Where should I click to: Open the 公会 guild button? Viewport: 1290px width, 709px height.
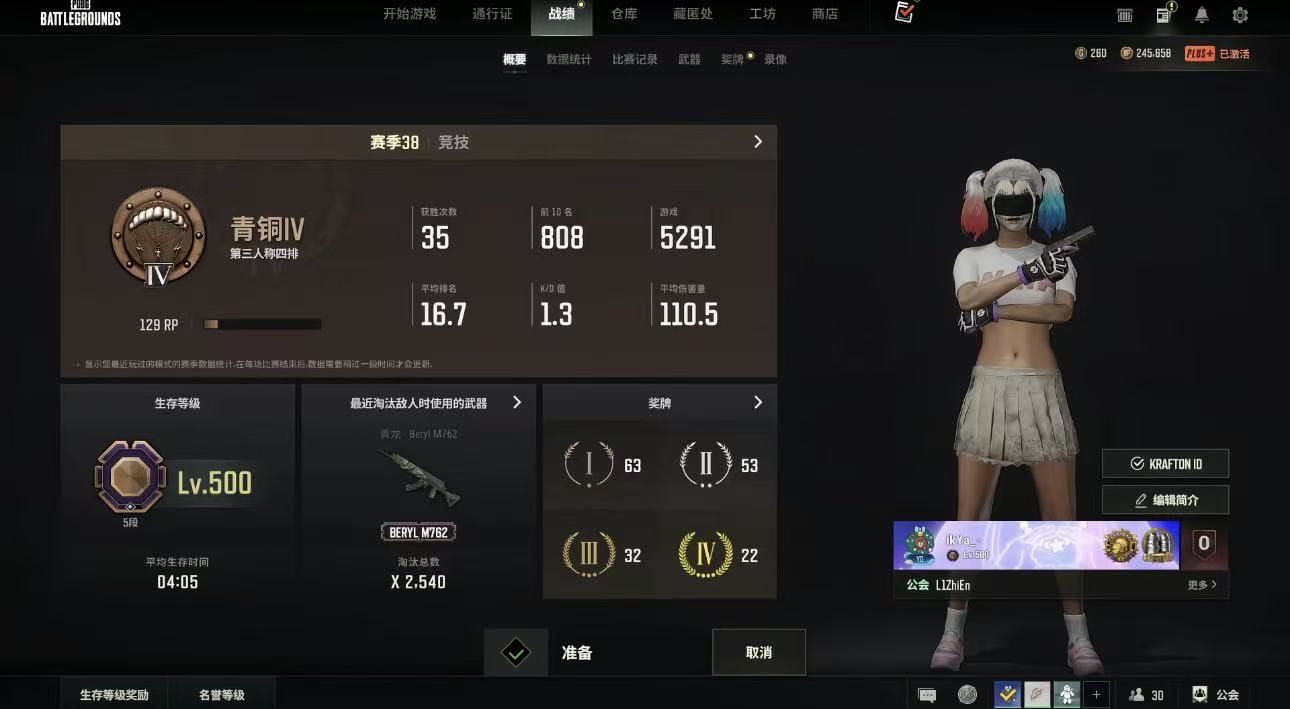[x=1217, y=694]
